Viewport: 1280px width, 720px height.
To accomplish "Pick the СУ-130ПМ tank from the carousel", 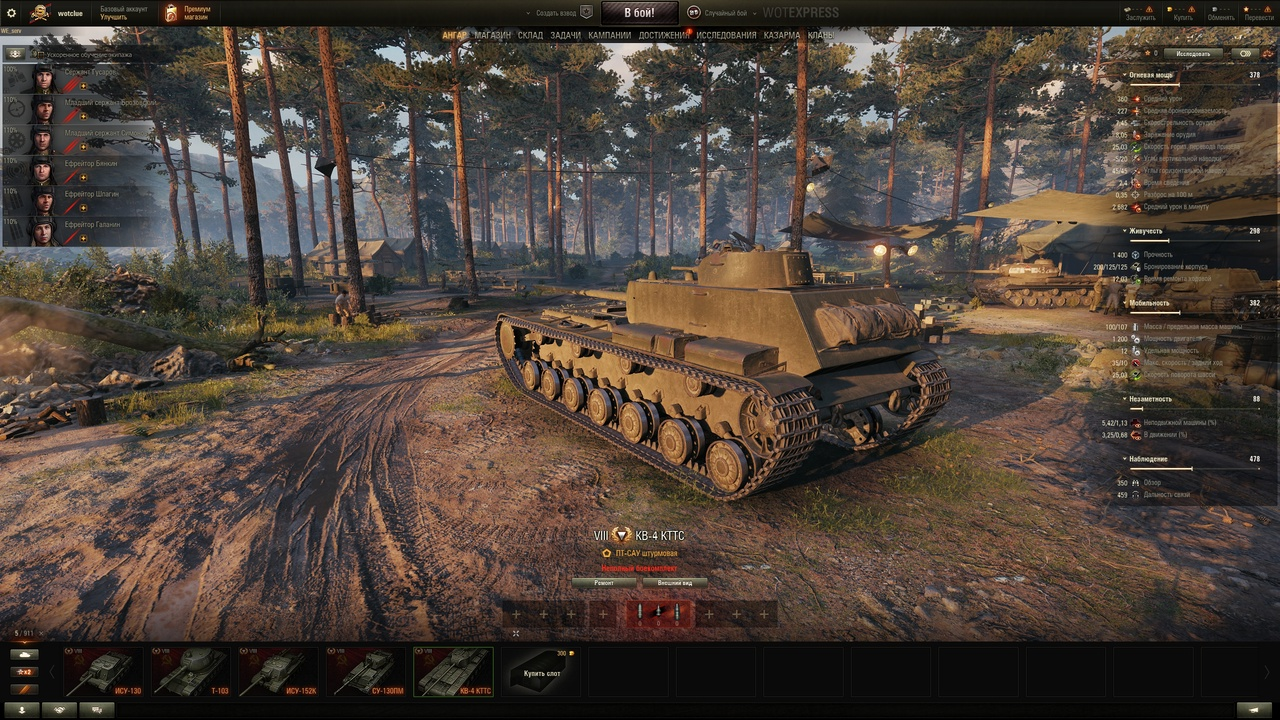I will 366,672.
